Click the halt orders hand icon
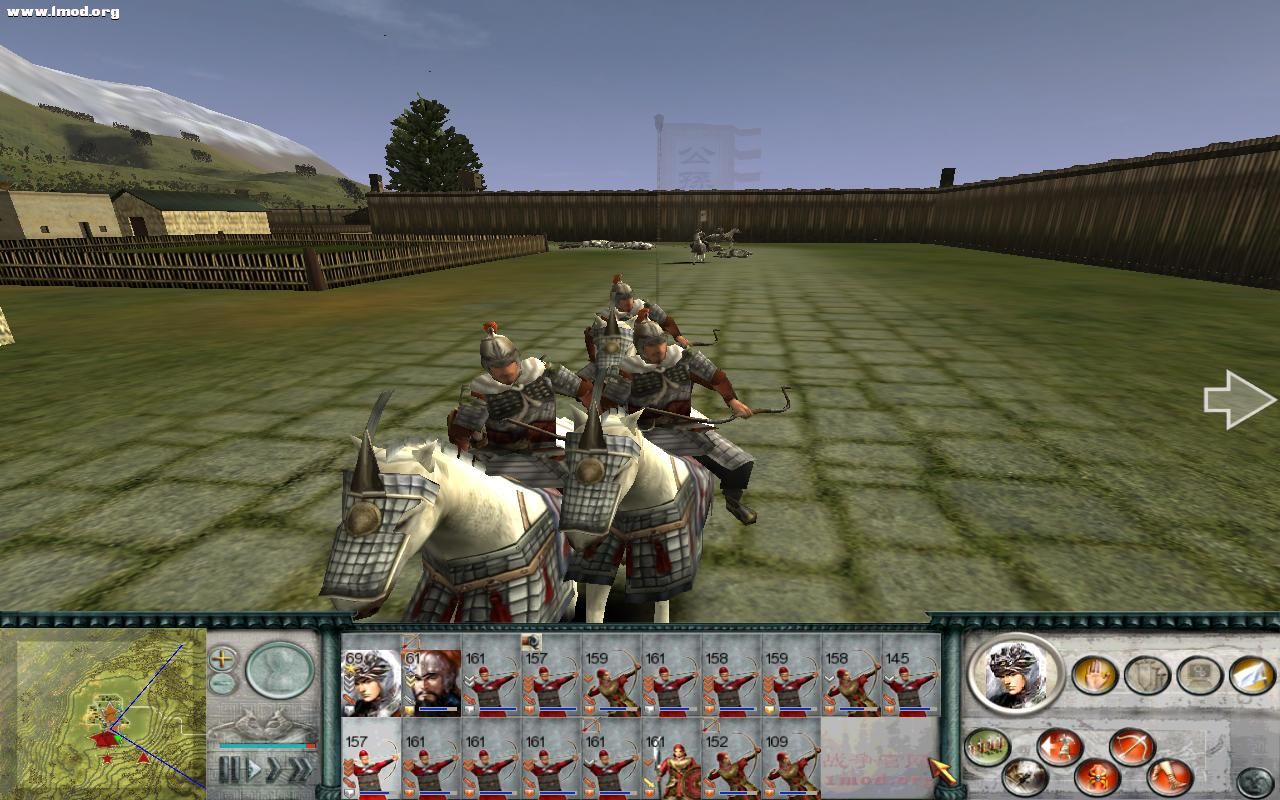Image resolution: width=1280 pixels, height=800 pixels. 1095,674
